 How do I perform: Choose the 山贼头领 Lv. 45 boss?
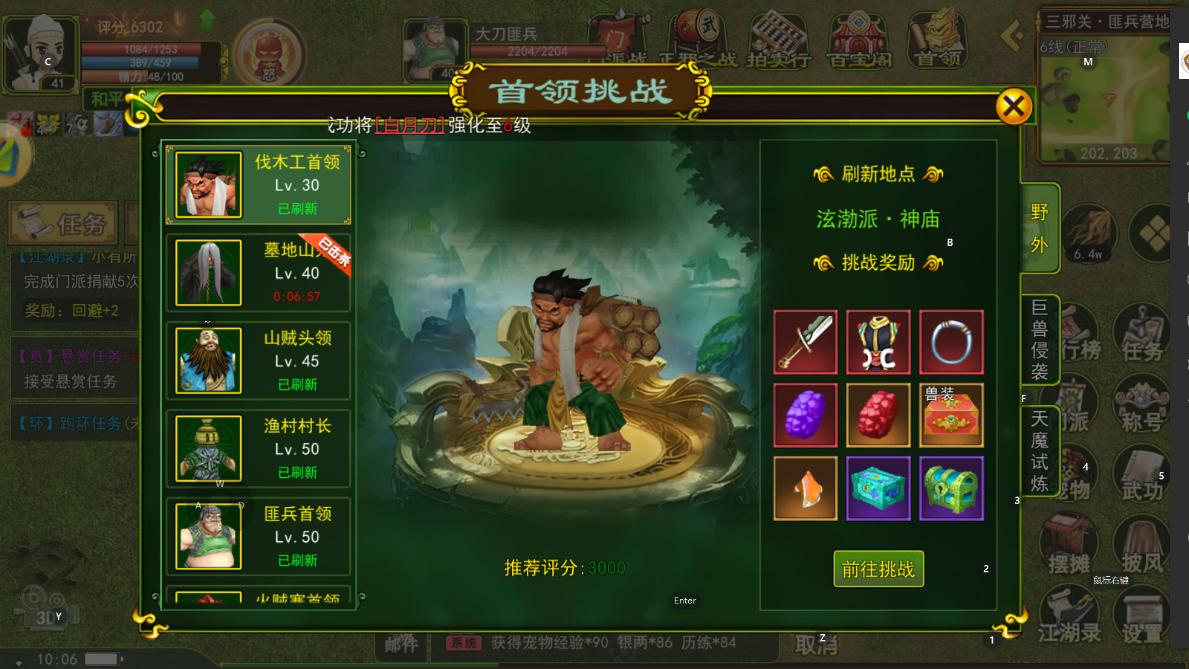coord(258,360)
